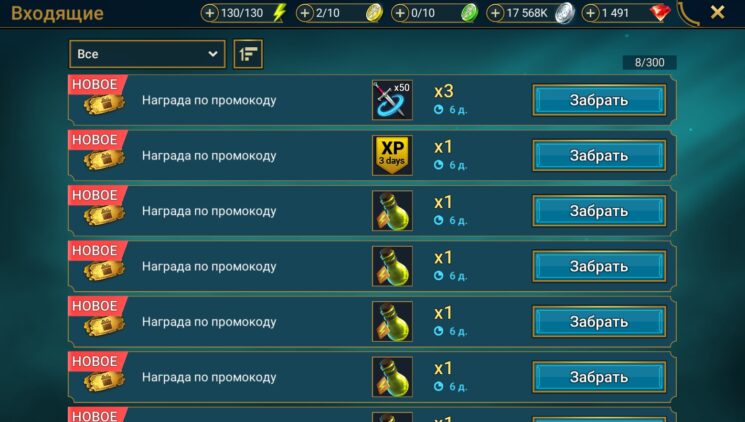Claim the x3 reward with "Забрать"
The height and width of the screenshot is (422, 745).
click(599, 100)
